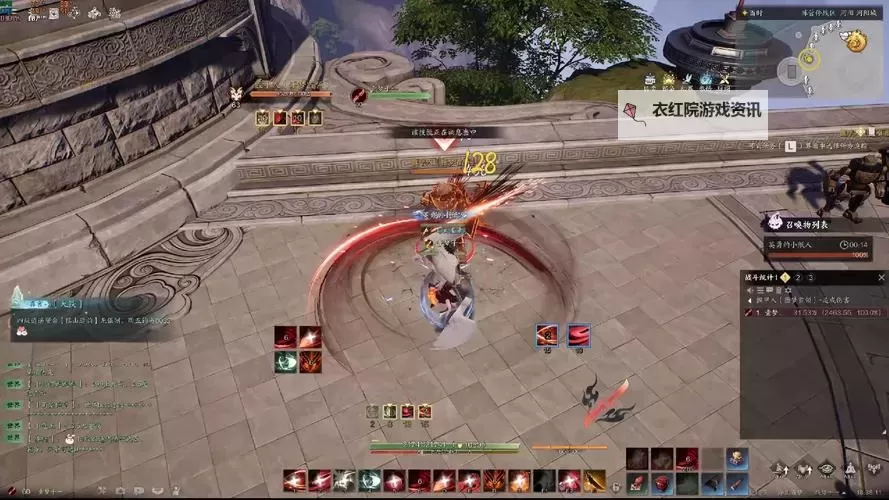Click the green swirl skill in left cluster
889x500 pixels.
[285, 361]
